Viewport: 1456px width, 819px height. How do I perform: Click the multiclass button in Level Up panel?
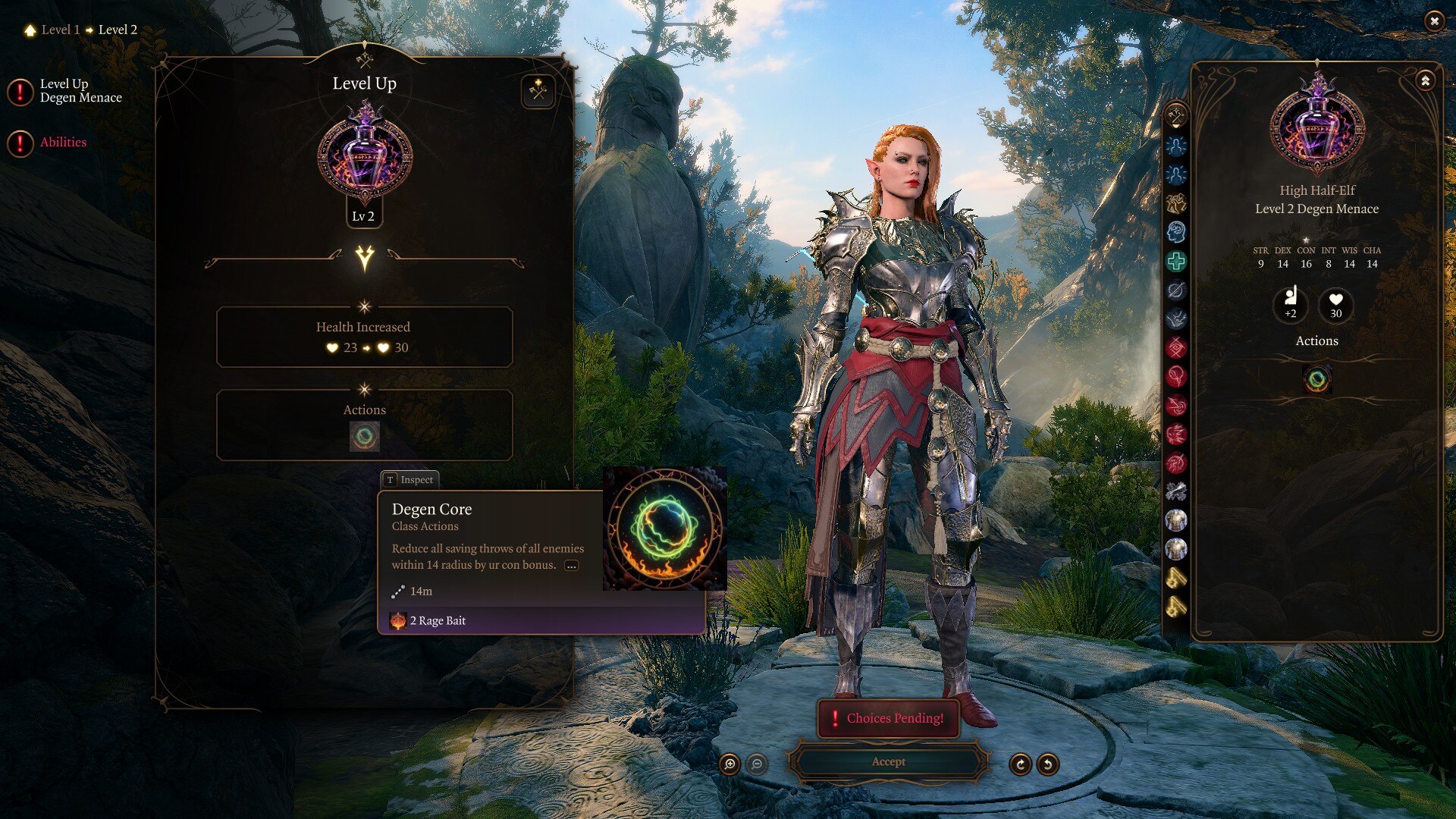point(538,92)
